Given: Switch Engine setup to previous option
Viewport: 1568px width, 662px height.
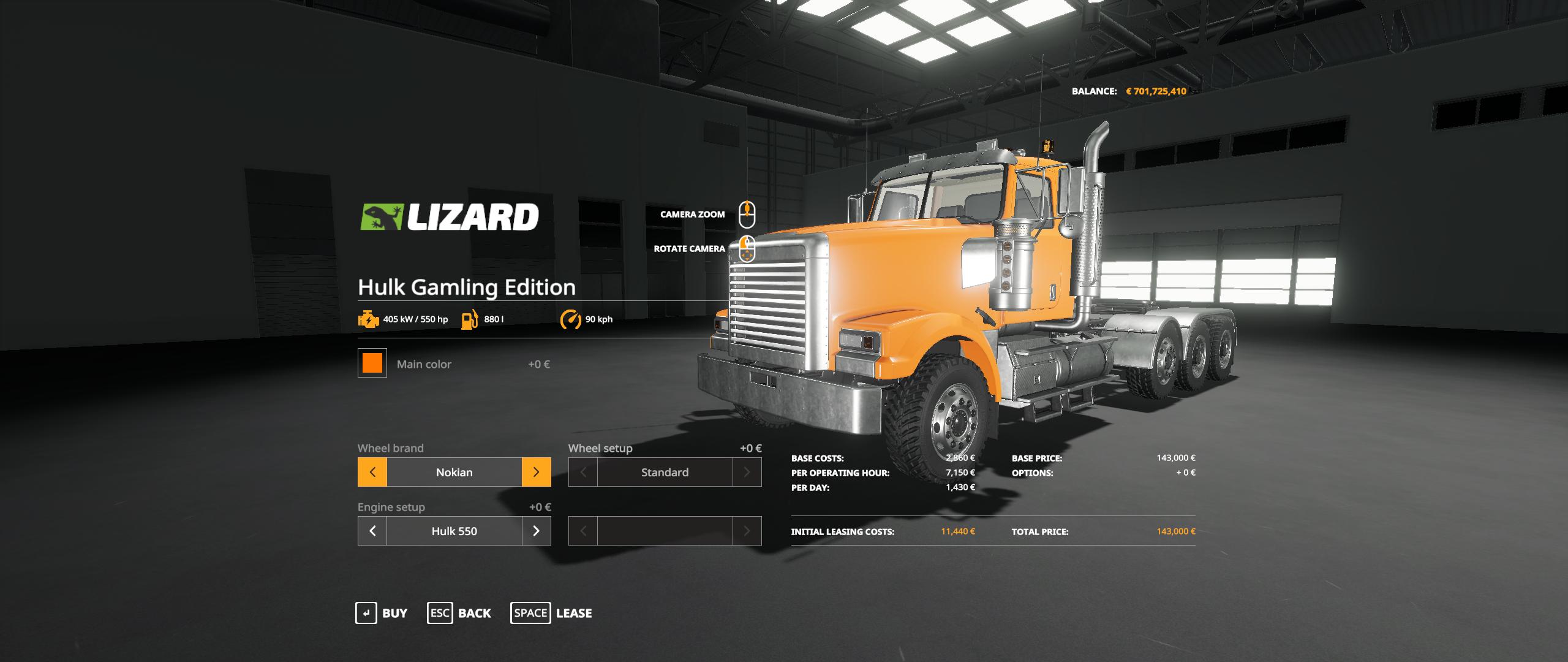Looking at the screenshot, I should point(372,531).
